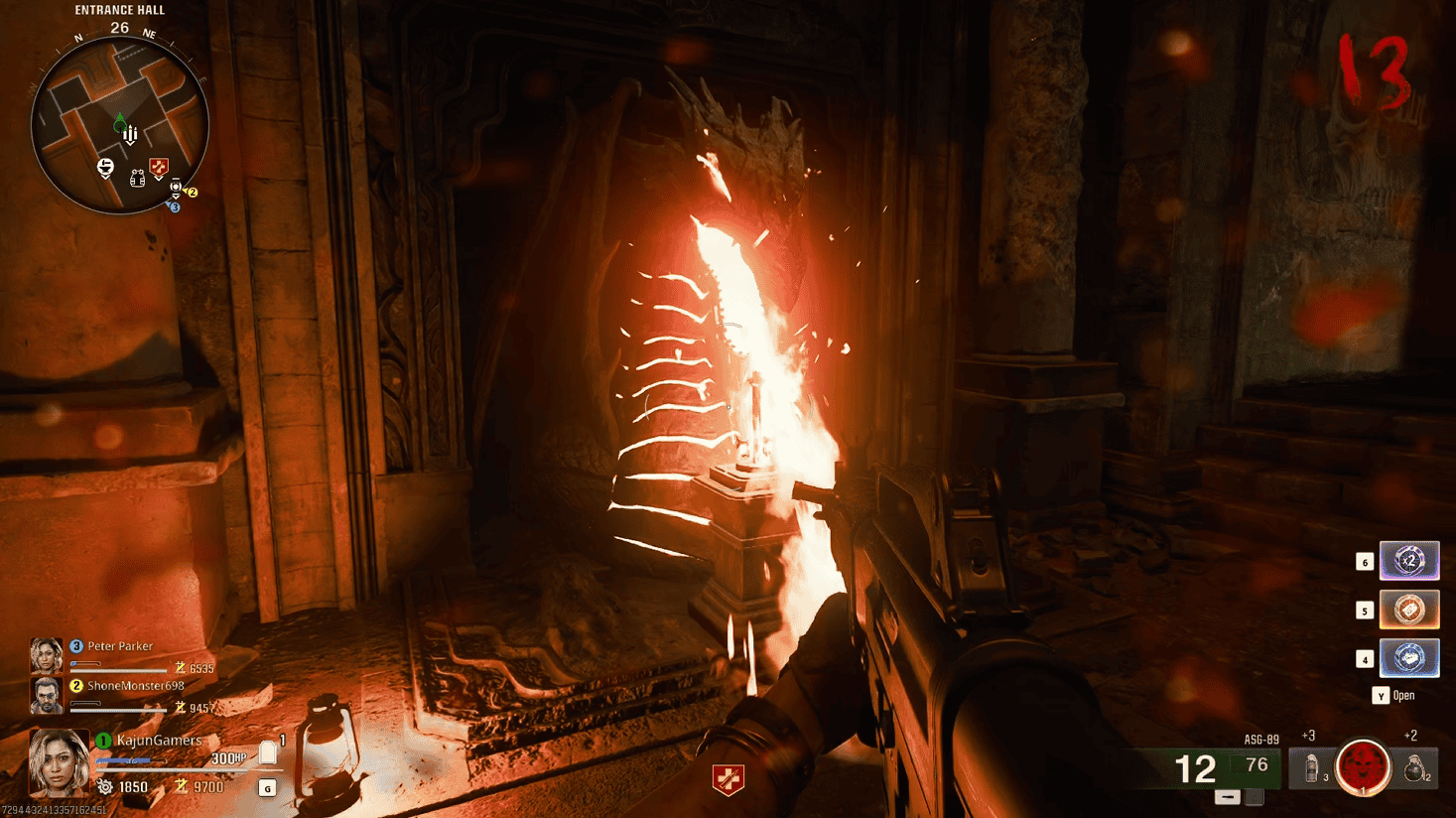Select the blue gobblegum in slot 4
This screenshot has width=1456, height=818.
[1408, 657]
